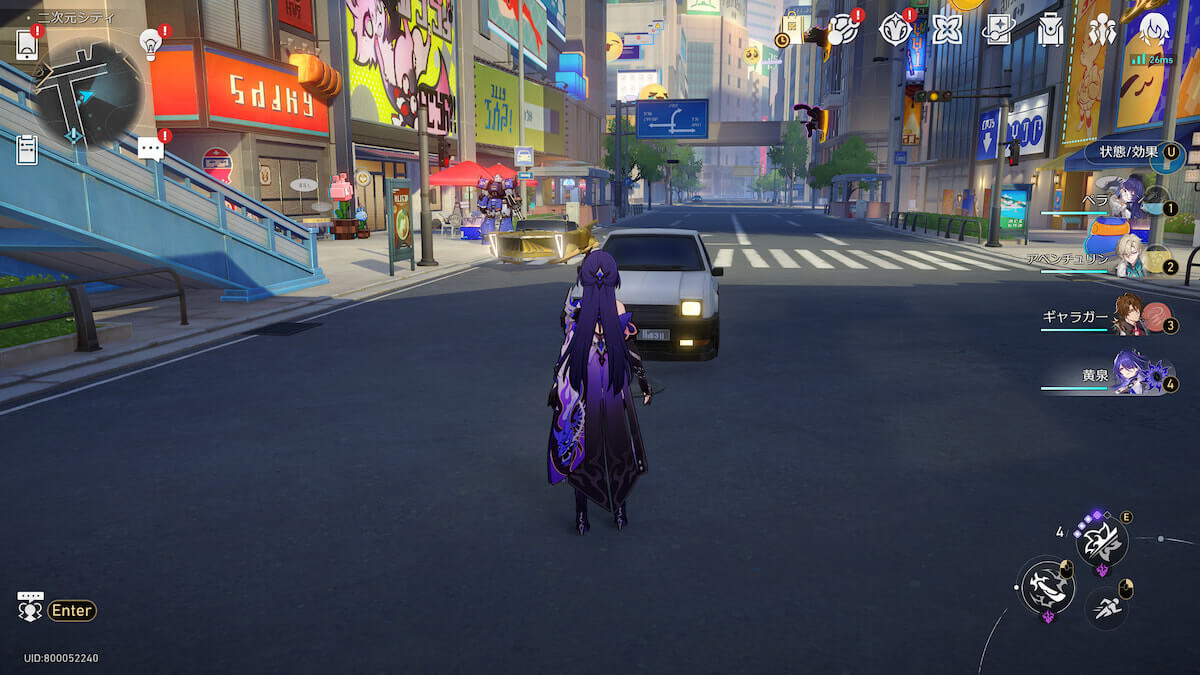
Task: Click the lightbulb tutorial hint icon
Action: tap(151, 42)
